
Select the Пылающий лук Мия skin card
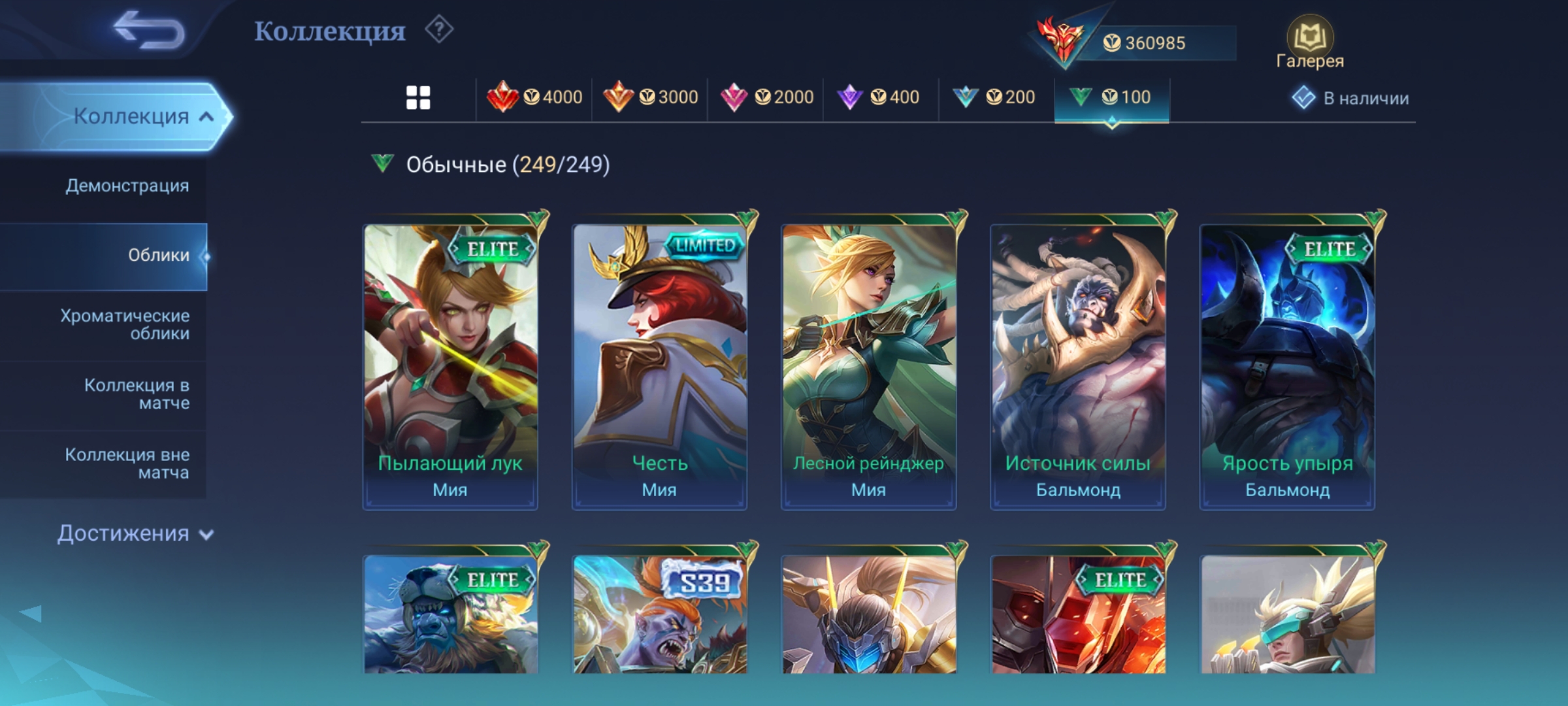(x=450, y=366)
